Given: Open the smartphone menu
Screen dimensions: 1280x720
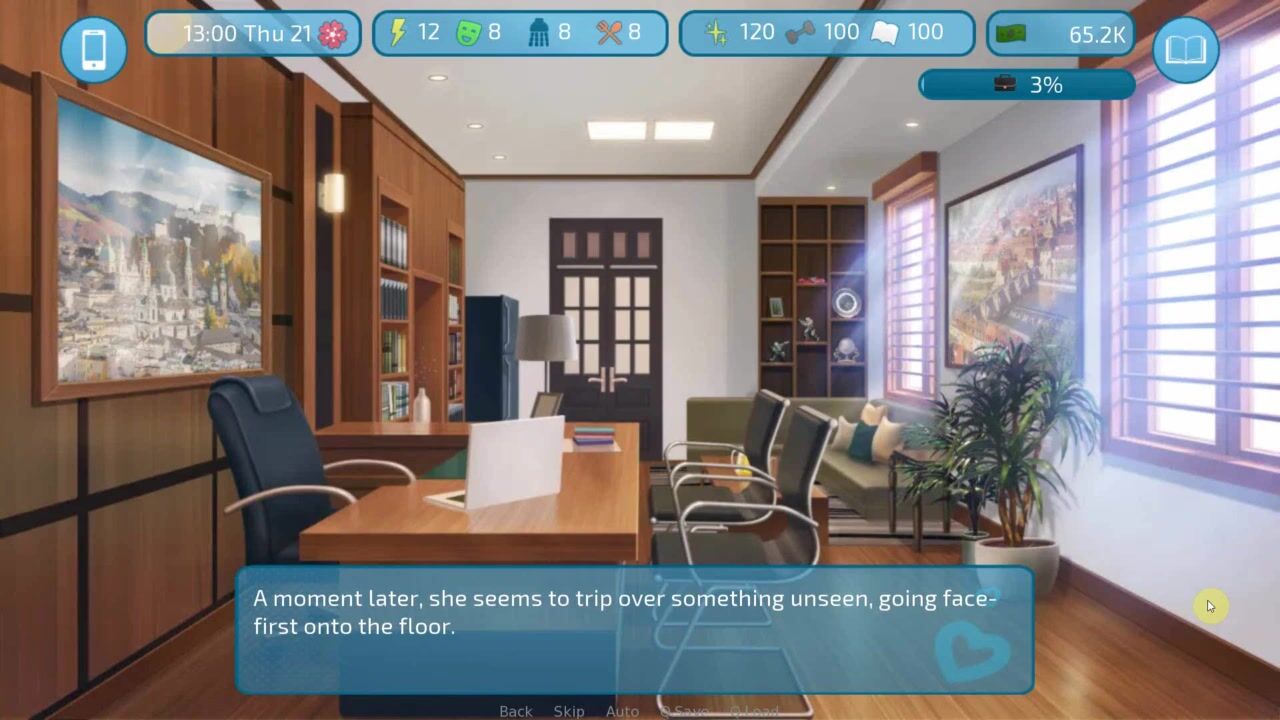Looking at the screenshot, I should click(93, 49).
